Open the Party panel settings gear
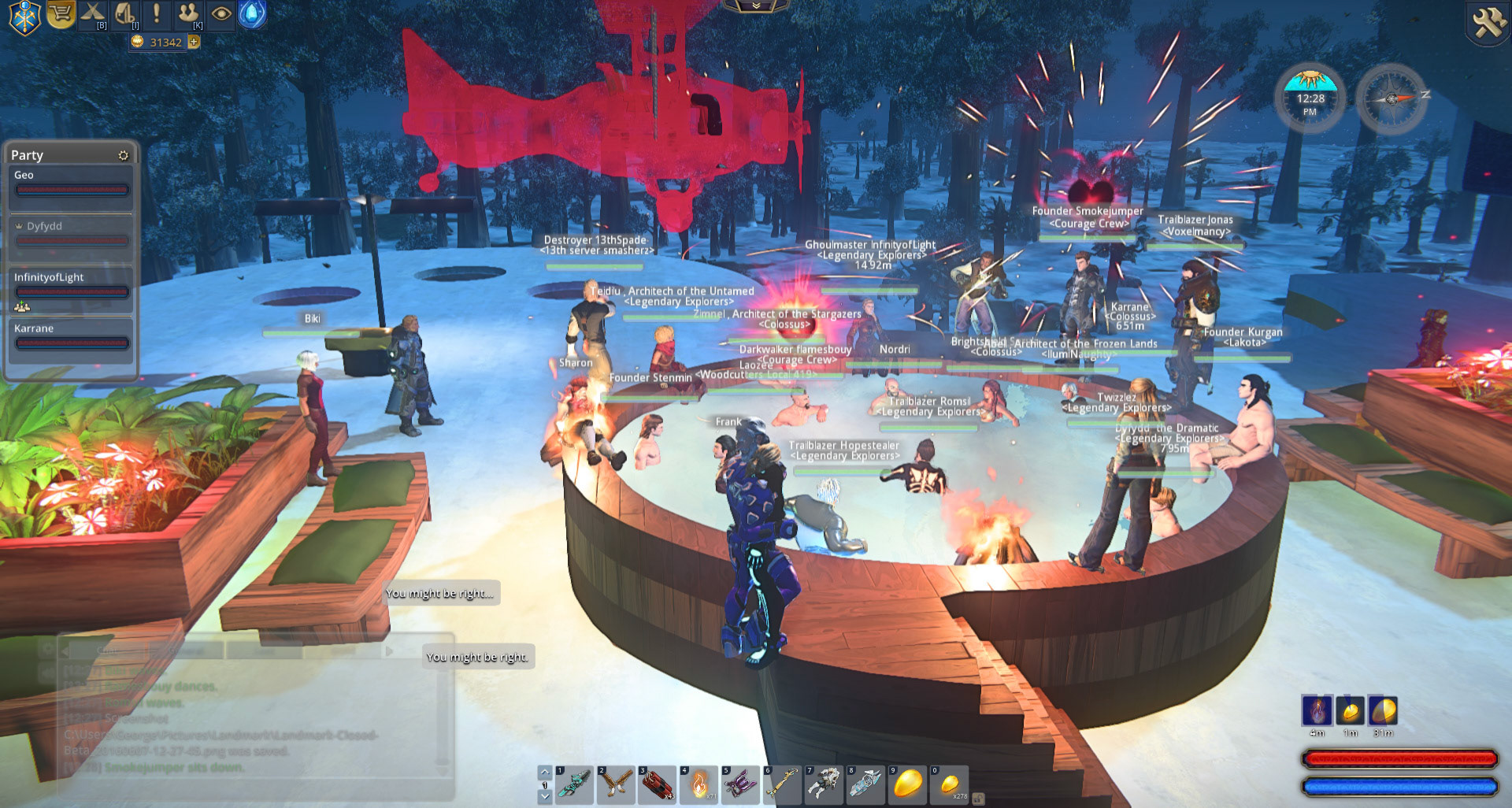Image resolution: width=1512 pixels, height=808 pixels. pos(123,156)
